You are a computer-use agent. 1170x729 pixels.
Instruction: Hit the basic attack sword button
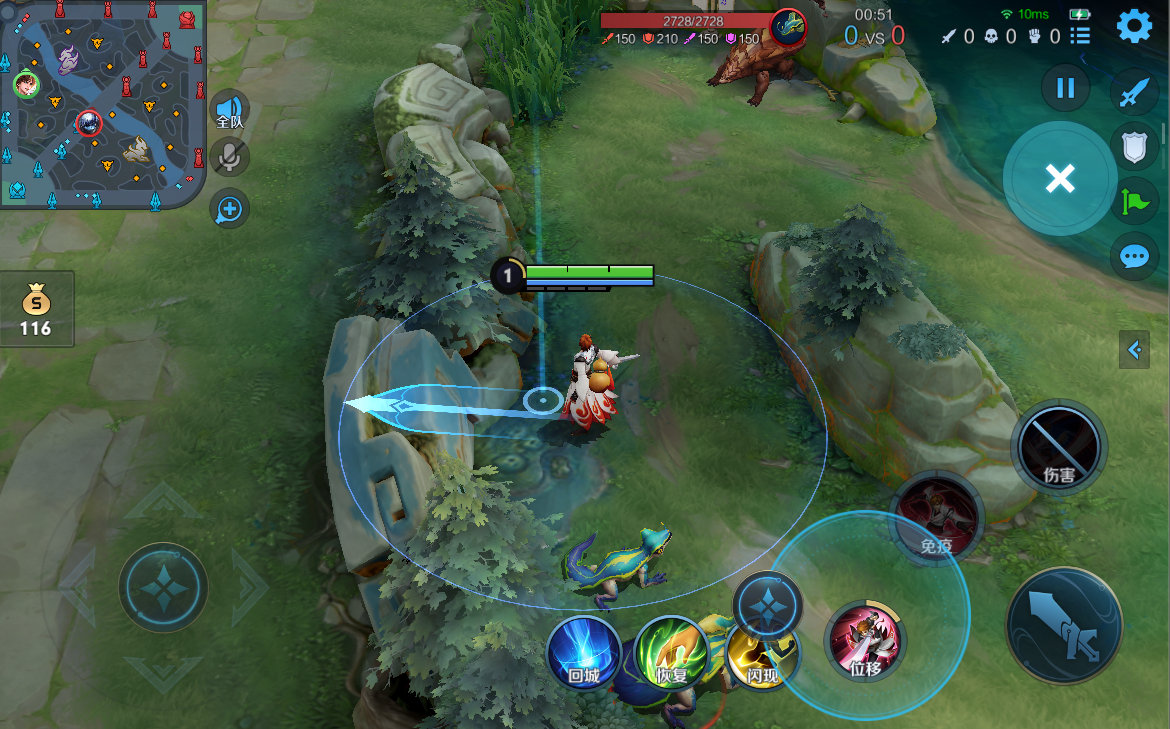point(1064,624)
